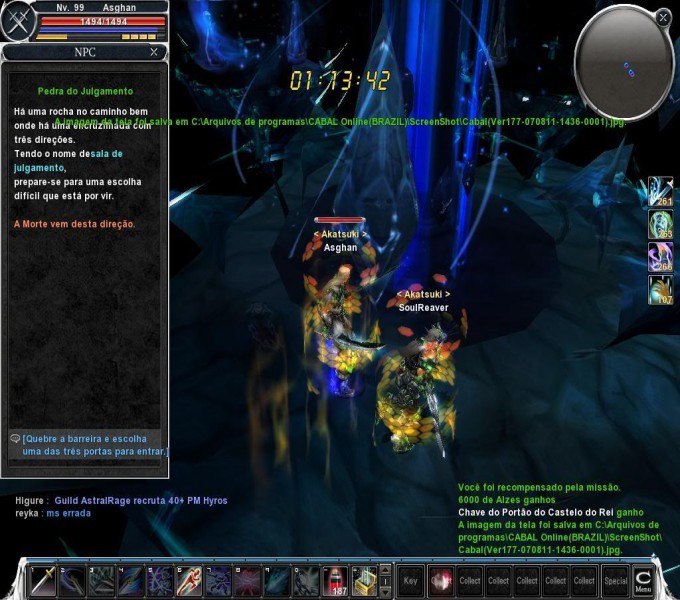Image resolution: width=680 pixels, height=600 pixels.
Task: Open the Menu button
Action: (x=643, y=581)
